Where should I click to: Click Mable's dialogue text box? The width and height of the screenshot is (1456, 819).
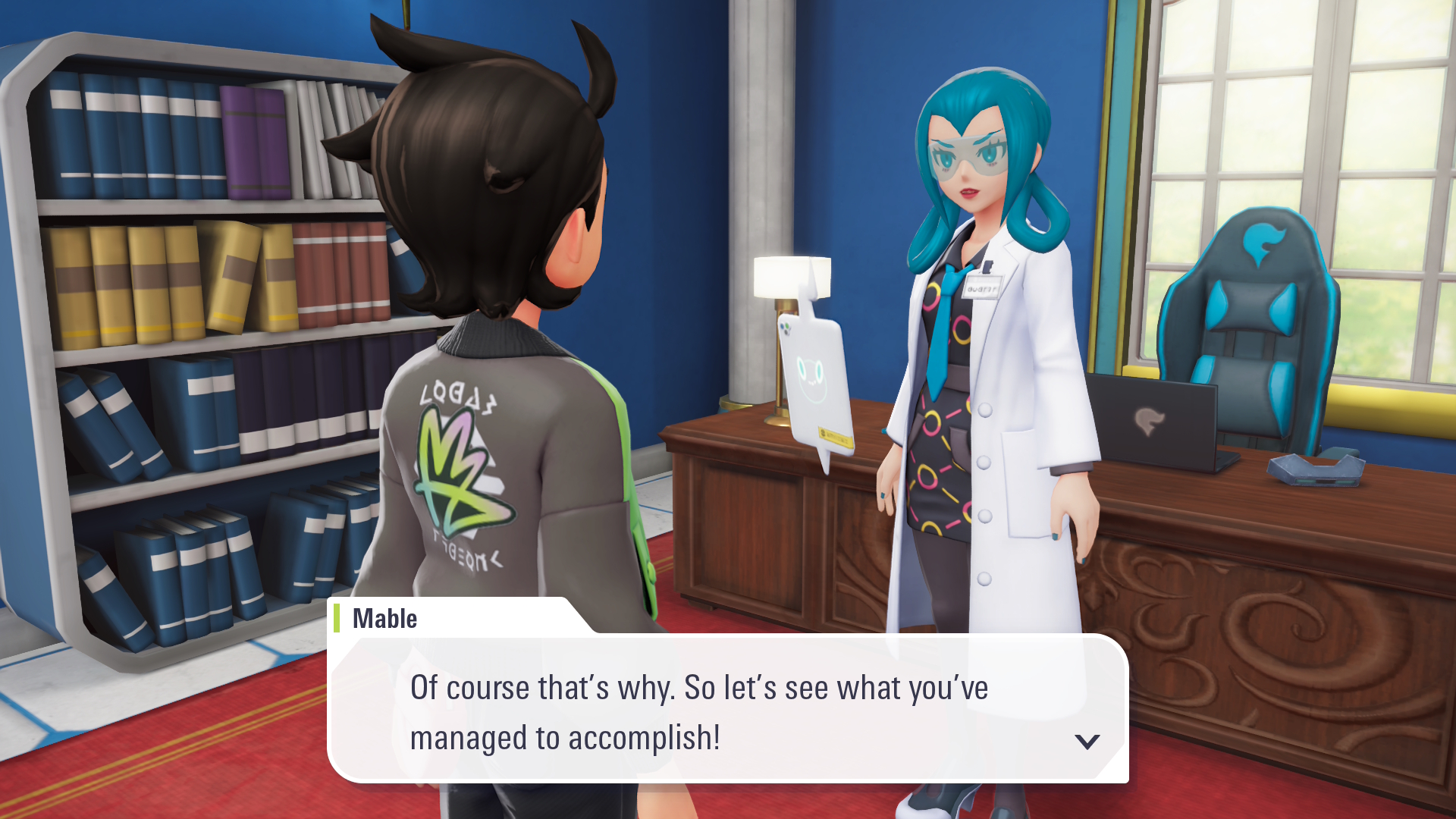(726, 710)
